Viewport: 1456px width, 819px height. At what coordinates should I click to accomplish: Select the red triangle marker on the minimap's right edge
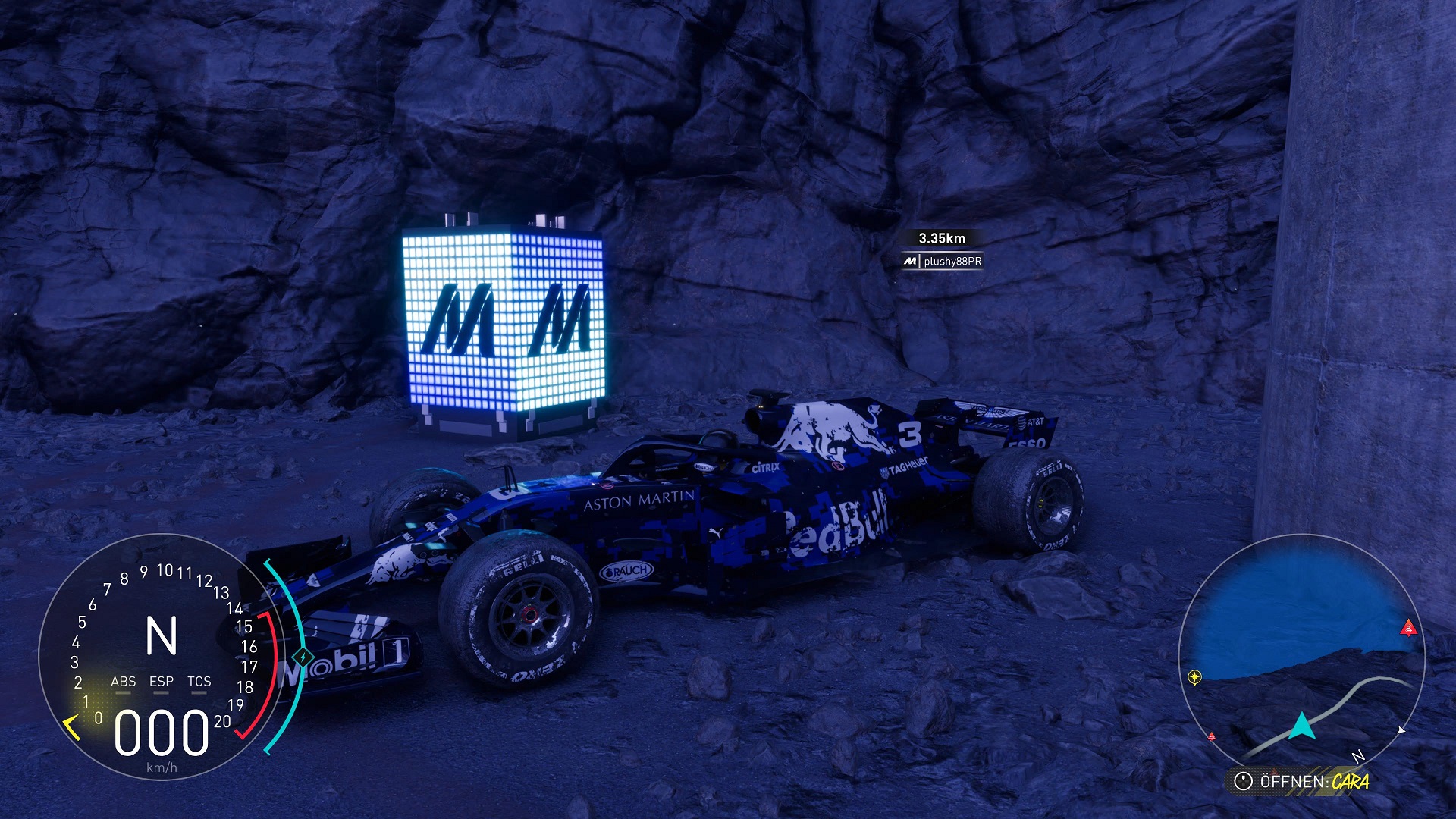pyautogui.click(x=1408, y=628)
